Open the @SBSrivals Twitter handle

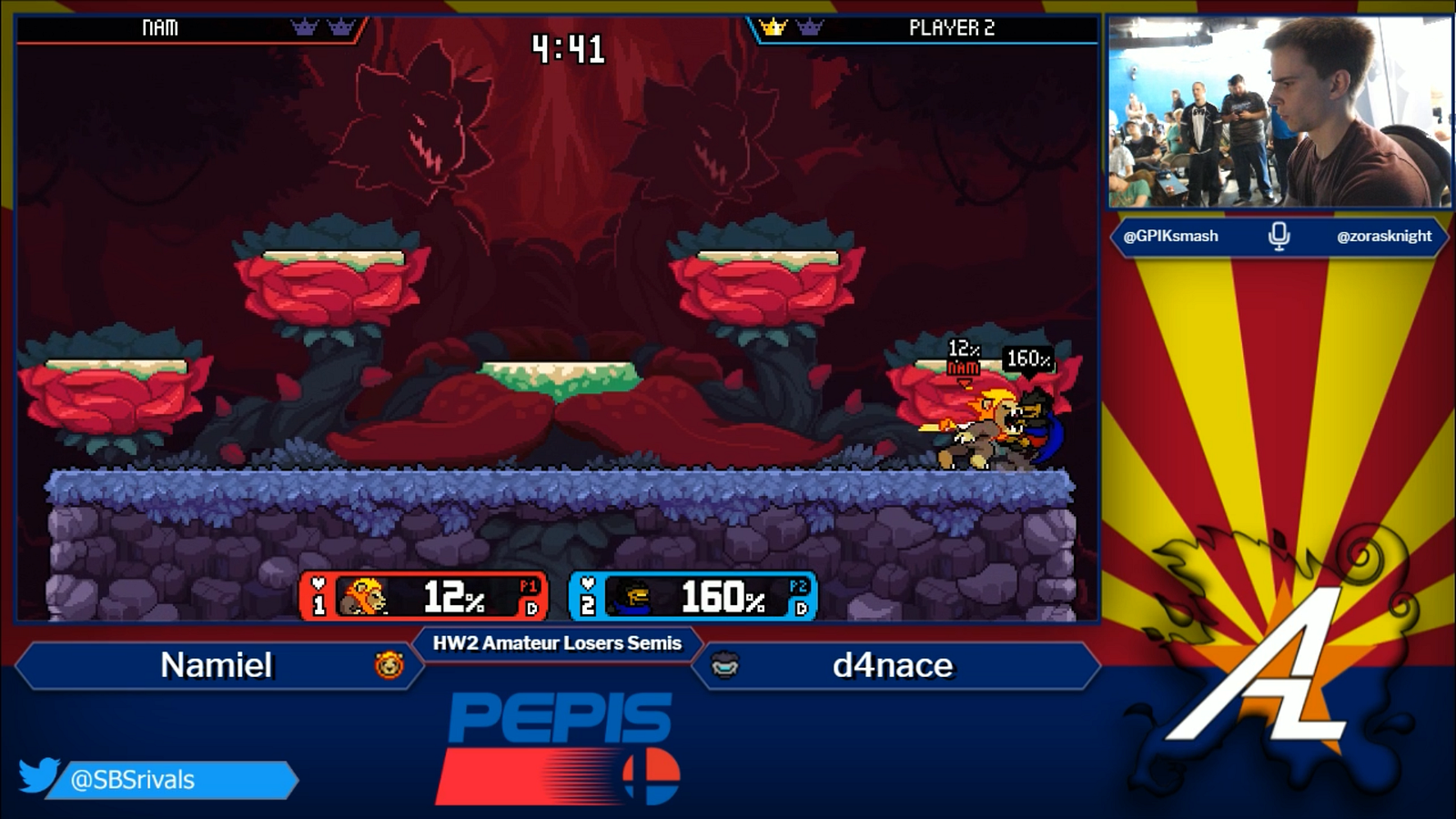133,780
